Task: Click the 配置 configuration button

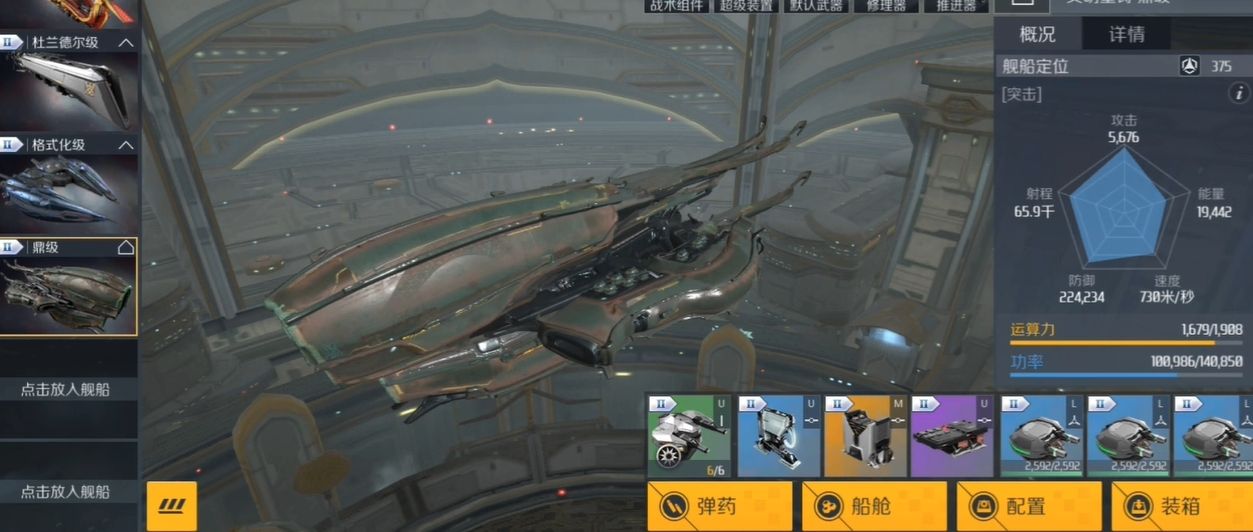Action: [x=1029, y=506]
